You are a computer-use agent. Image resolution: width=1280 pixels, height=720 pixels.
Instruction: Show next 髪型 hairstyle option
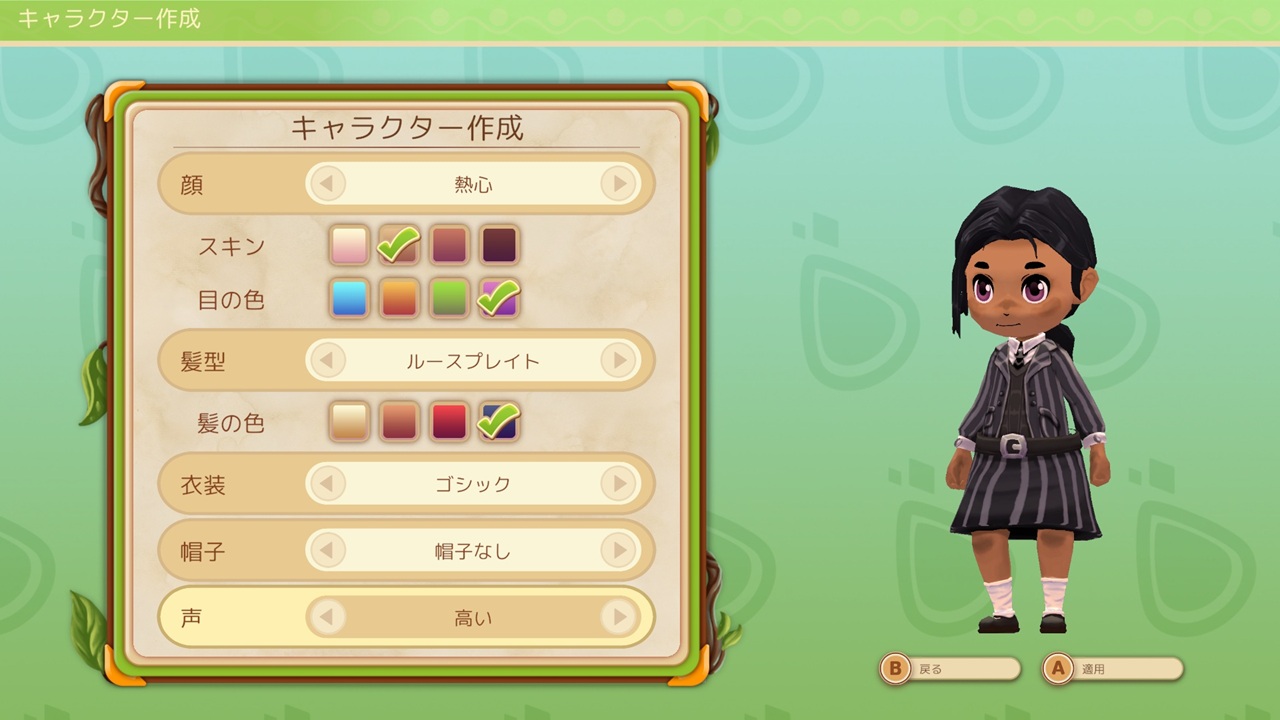[619, 361]
